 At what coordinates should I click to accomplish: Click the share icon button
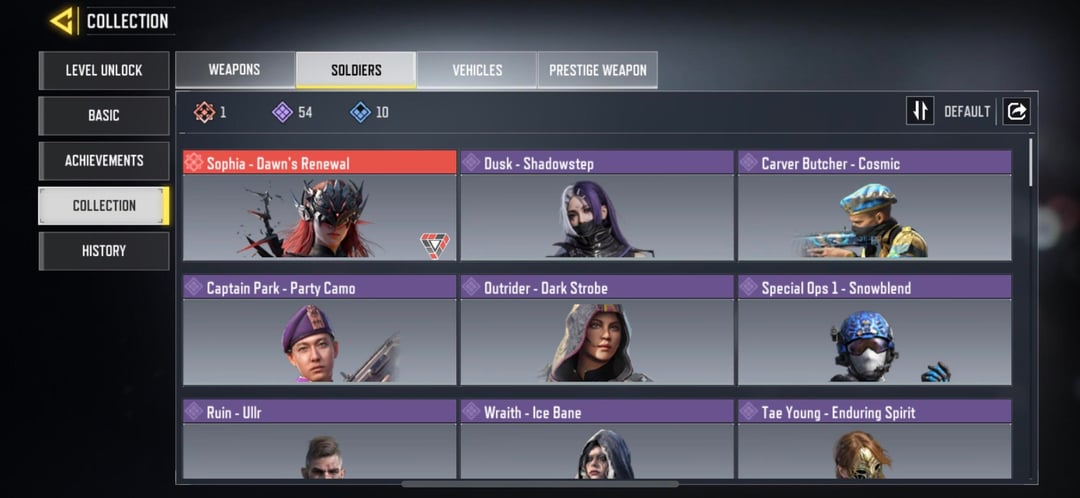click(x=1016, y=111)
